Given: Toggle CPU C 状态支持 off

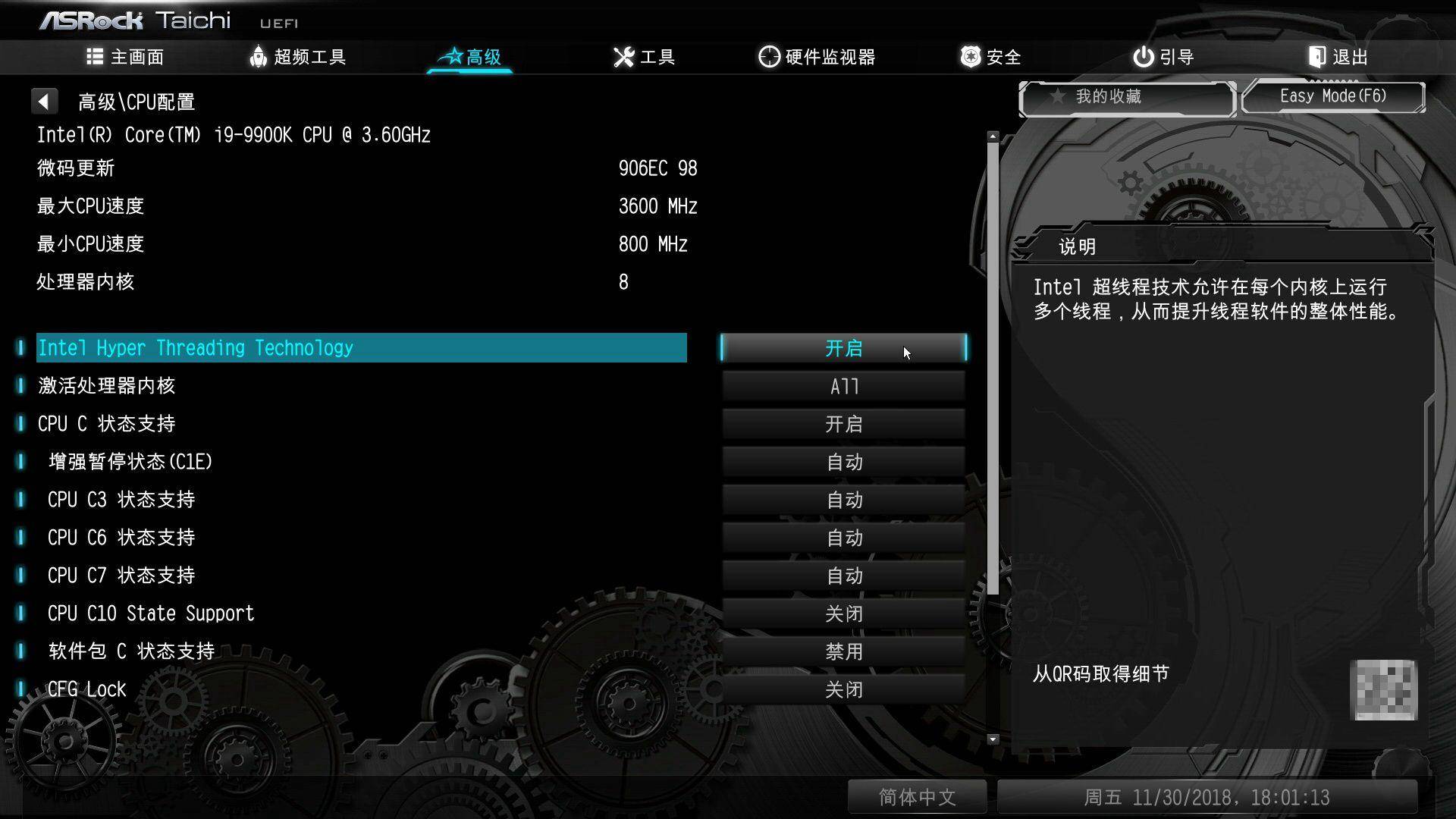Looking at the screenshot, I should (843, 423).
